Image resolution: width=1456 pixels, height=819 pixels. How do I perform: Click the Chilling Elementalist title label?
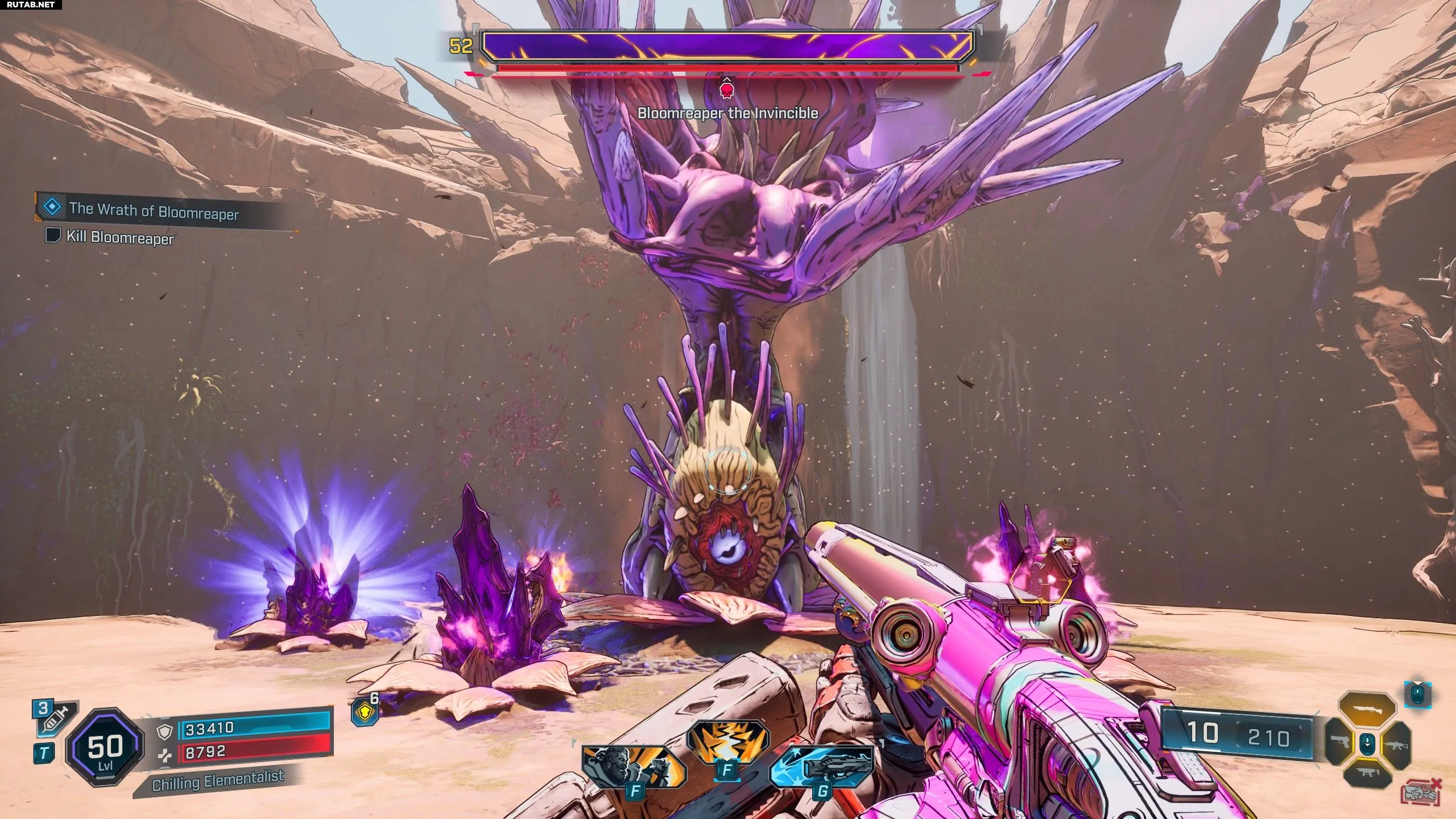[218, 781]
